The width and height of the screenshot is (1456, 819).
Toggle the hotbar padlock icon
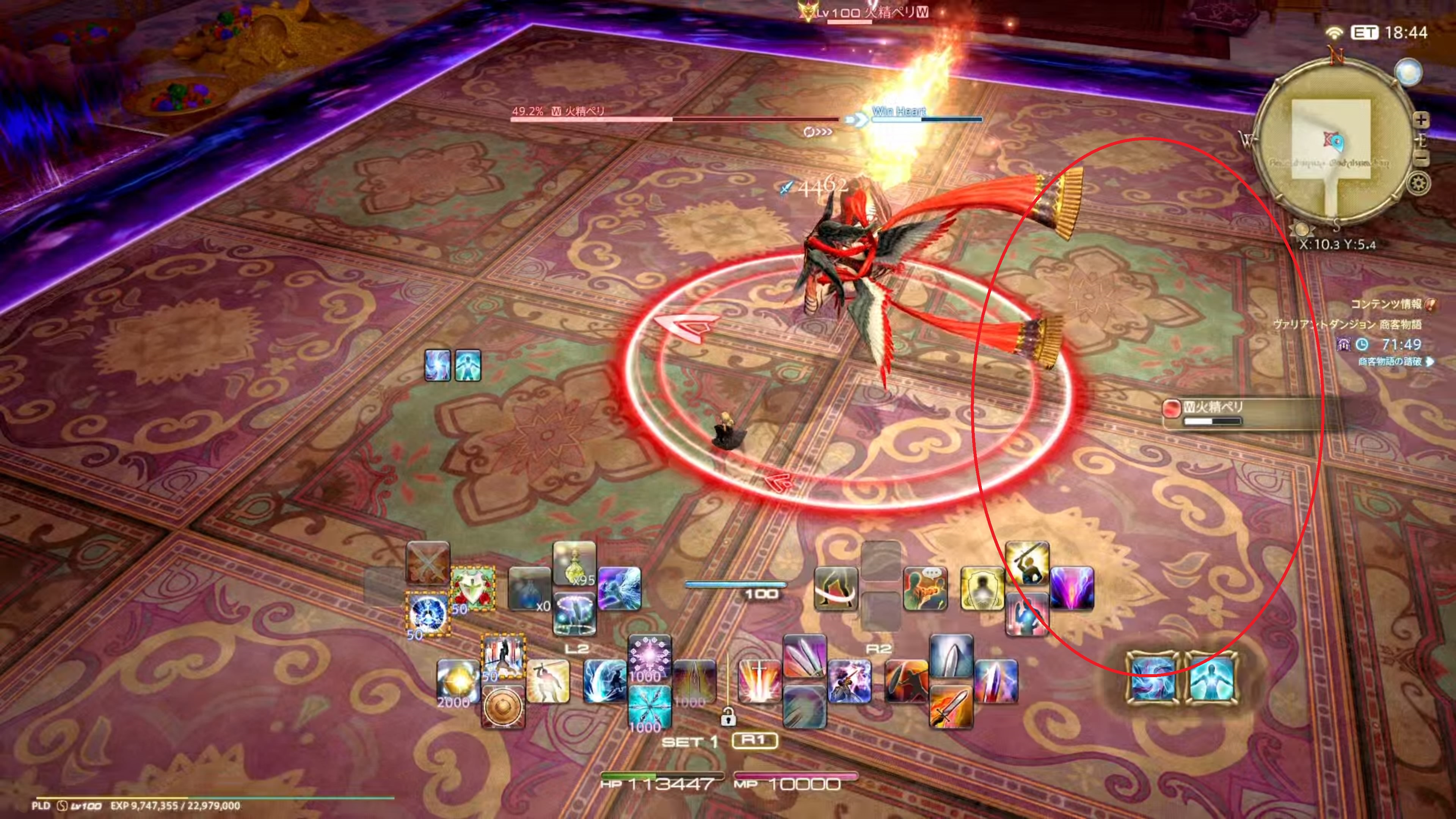coord(728,717)
